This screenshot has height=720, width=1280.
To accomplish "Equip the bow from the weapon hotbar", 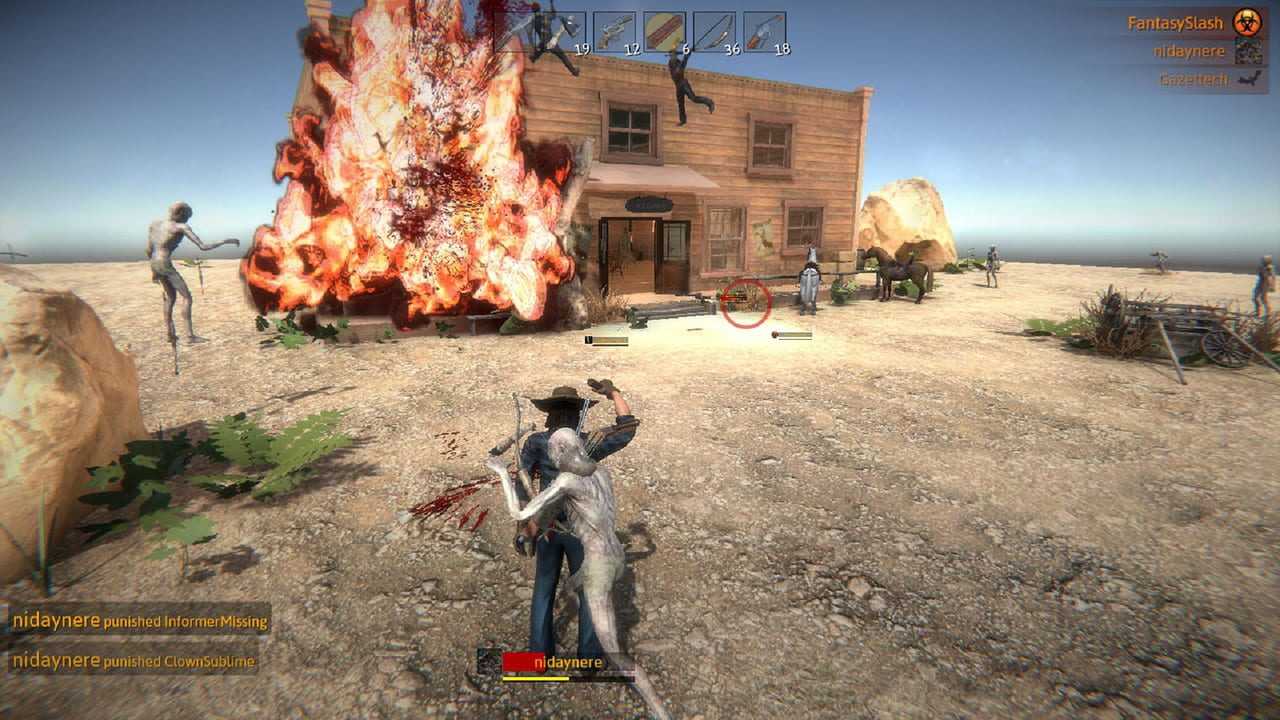I will 714,32.
